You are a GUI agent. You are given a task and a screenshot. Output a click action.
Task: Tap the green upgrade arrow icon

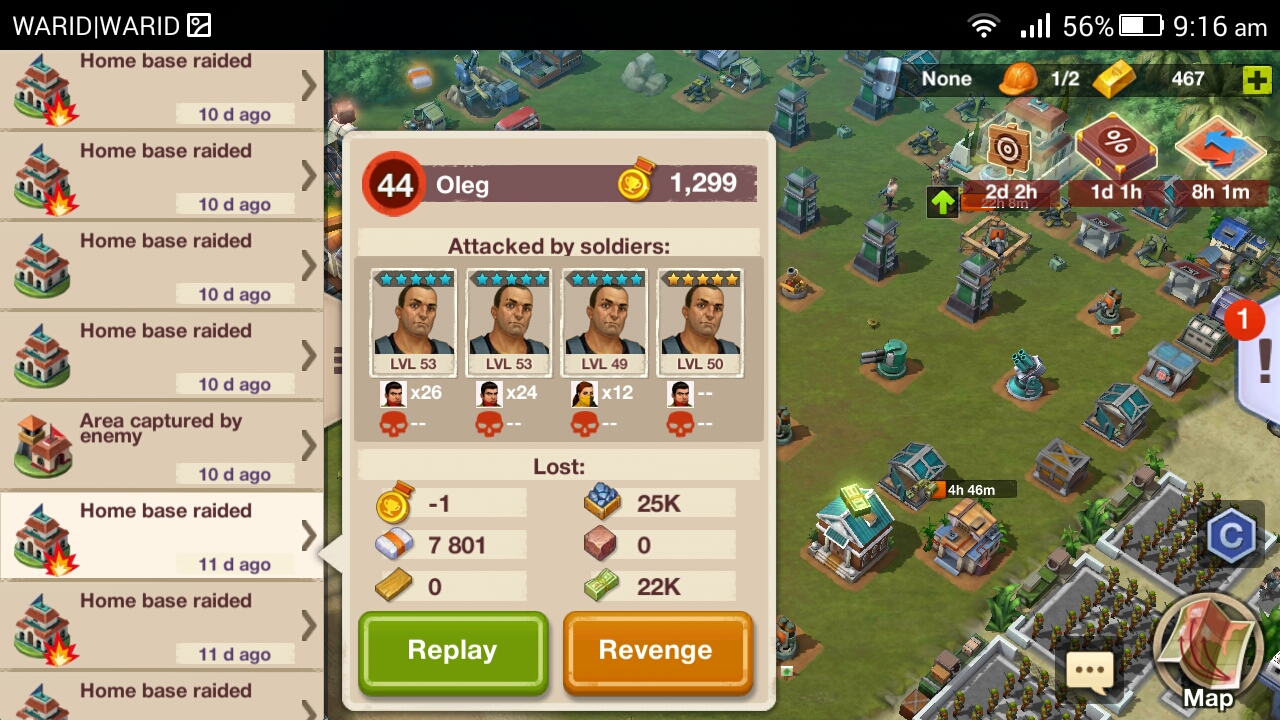pos(942,202)
